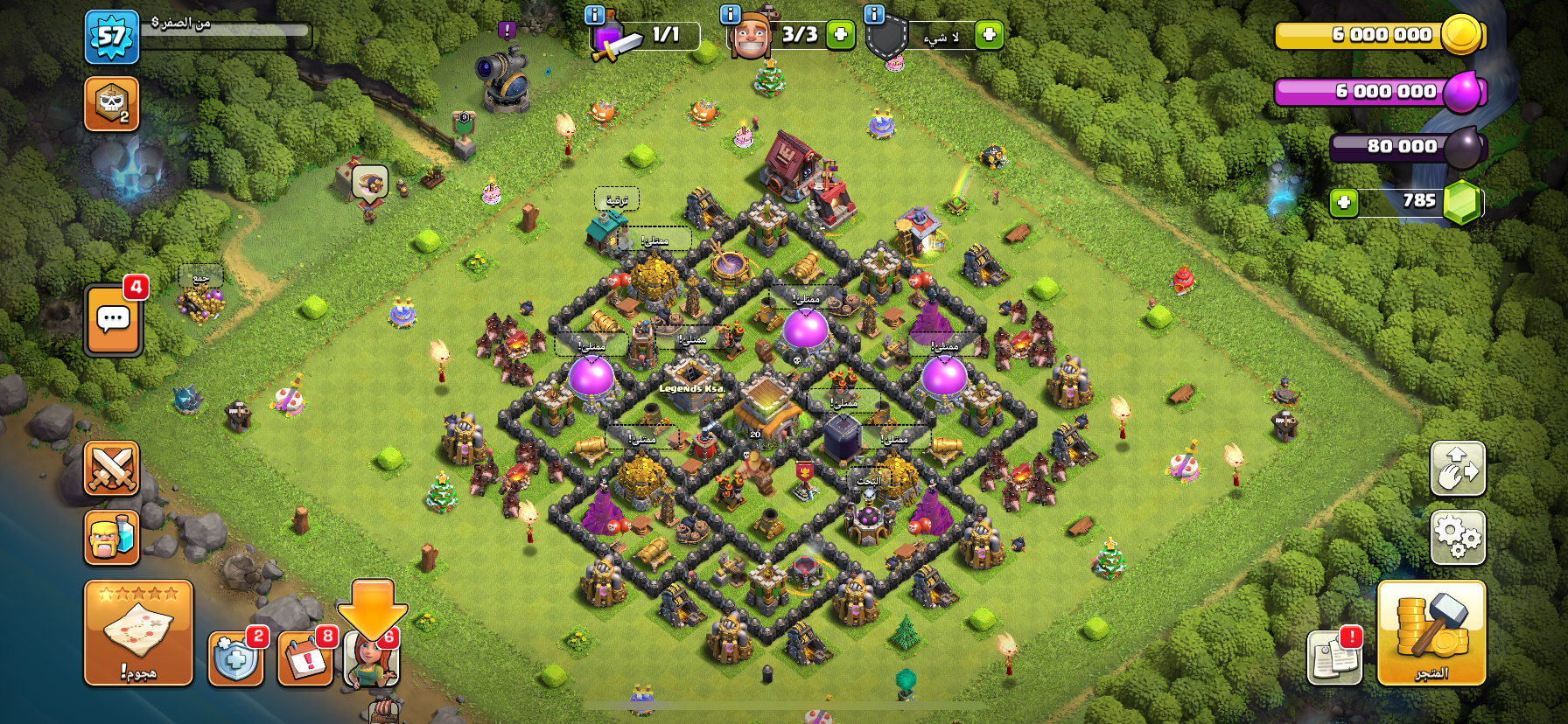Image resolution: width=1568 pixels, height=724 pixels.
Task: Show builder info above builder face
Action: coord(730,14)
